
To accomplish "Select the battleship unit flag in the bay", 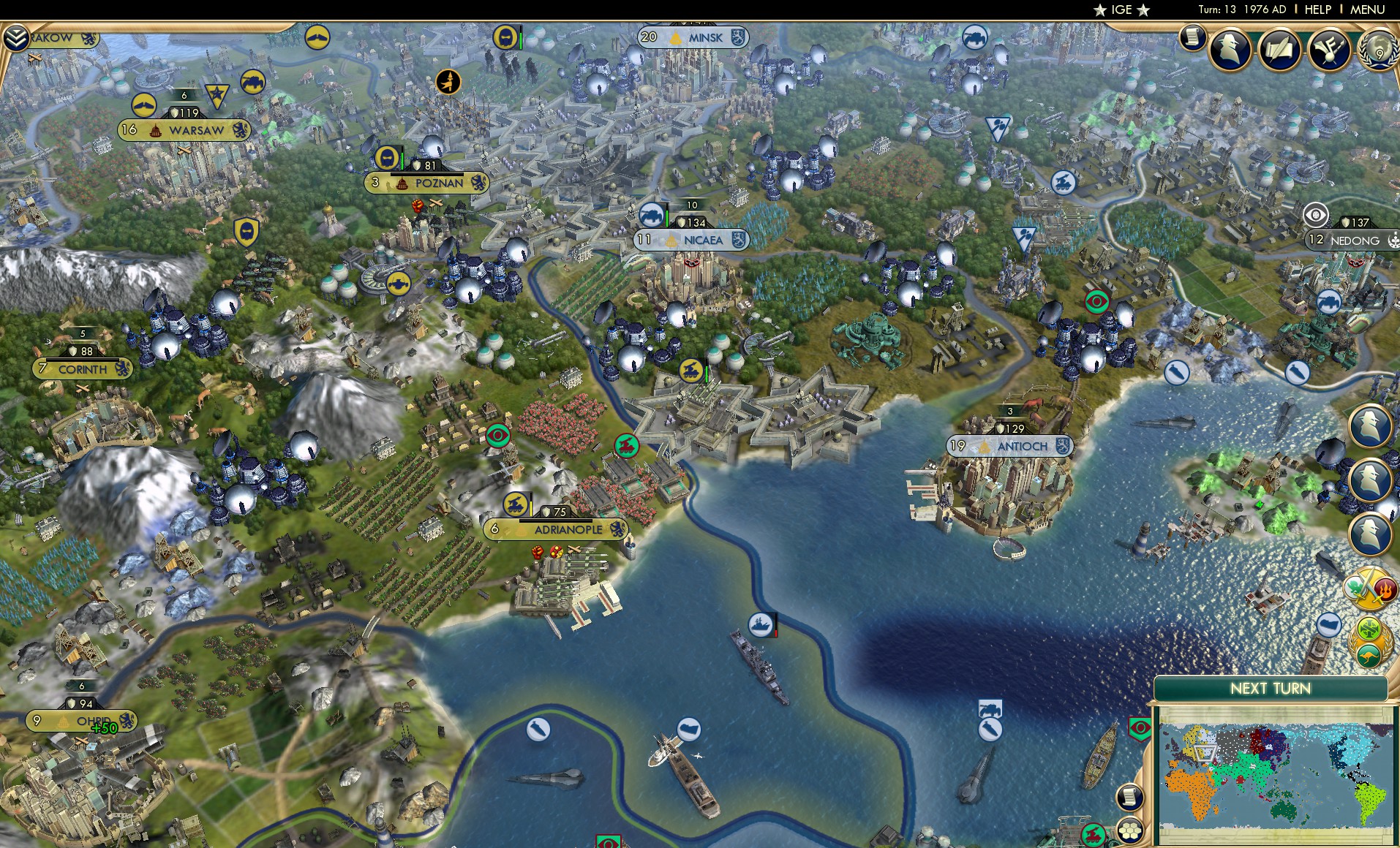I will pyautogui.click(x=761, y=625).
